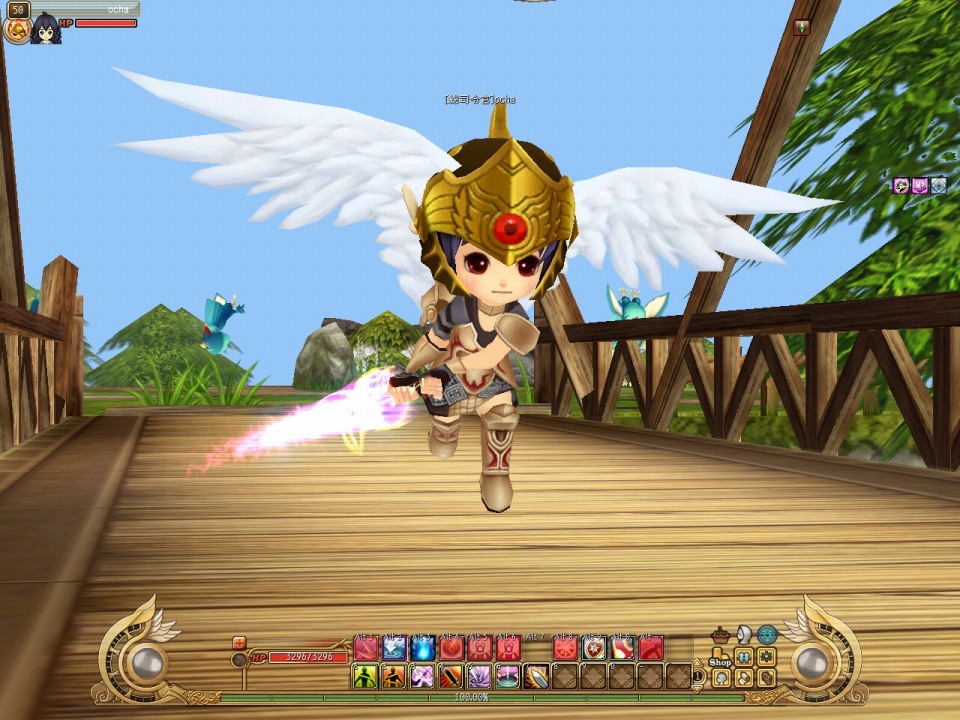Viewport: 960px width, 720px height.
Task: Click the hotbar page up arrow
Action: 698,662
